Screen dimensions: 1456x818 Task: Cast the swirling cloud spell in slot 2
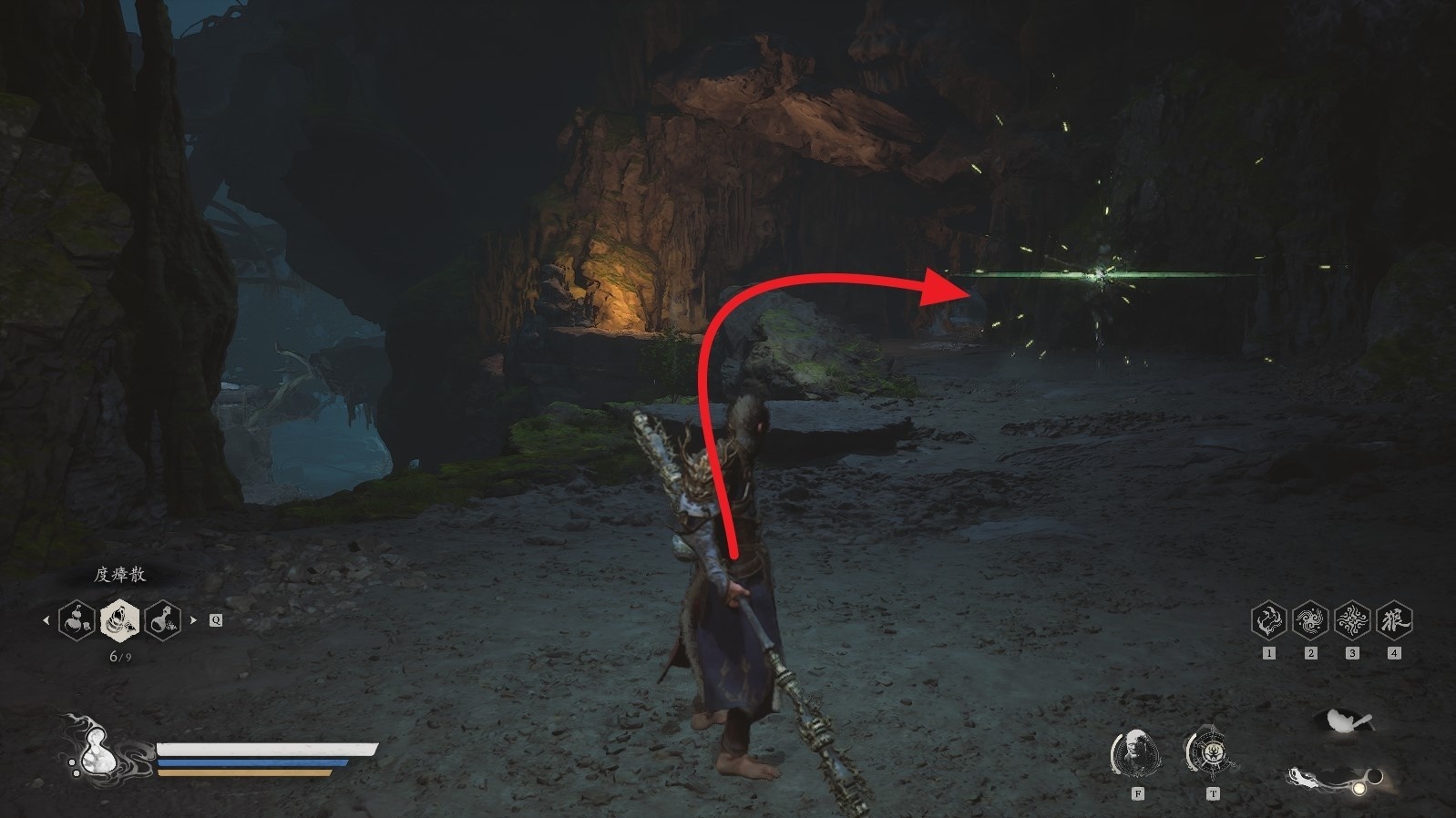point(1310,620)
